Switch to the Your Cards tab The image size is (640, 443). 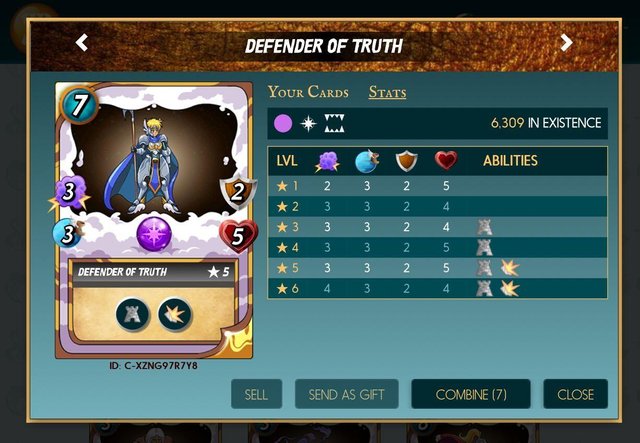click(308, 93)
